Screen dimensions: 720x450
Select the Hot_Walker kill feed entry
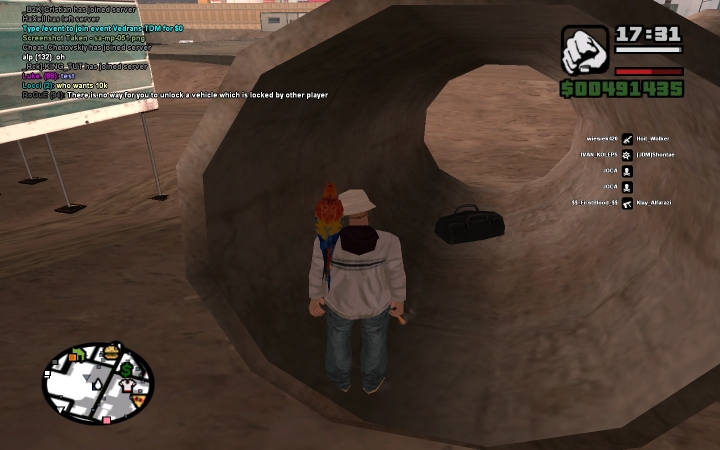[653, 139]
